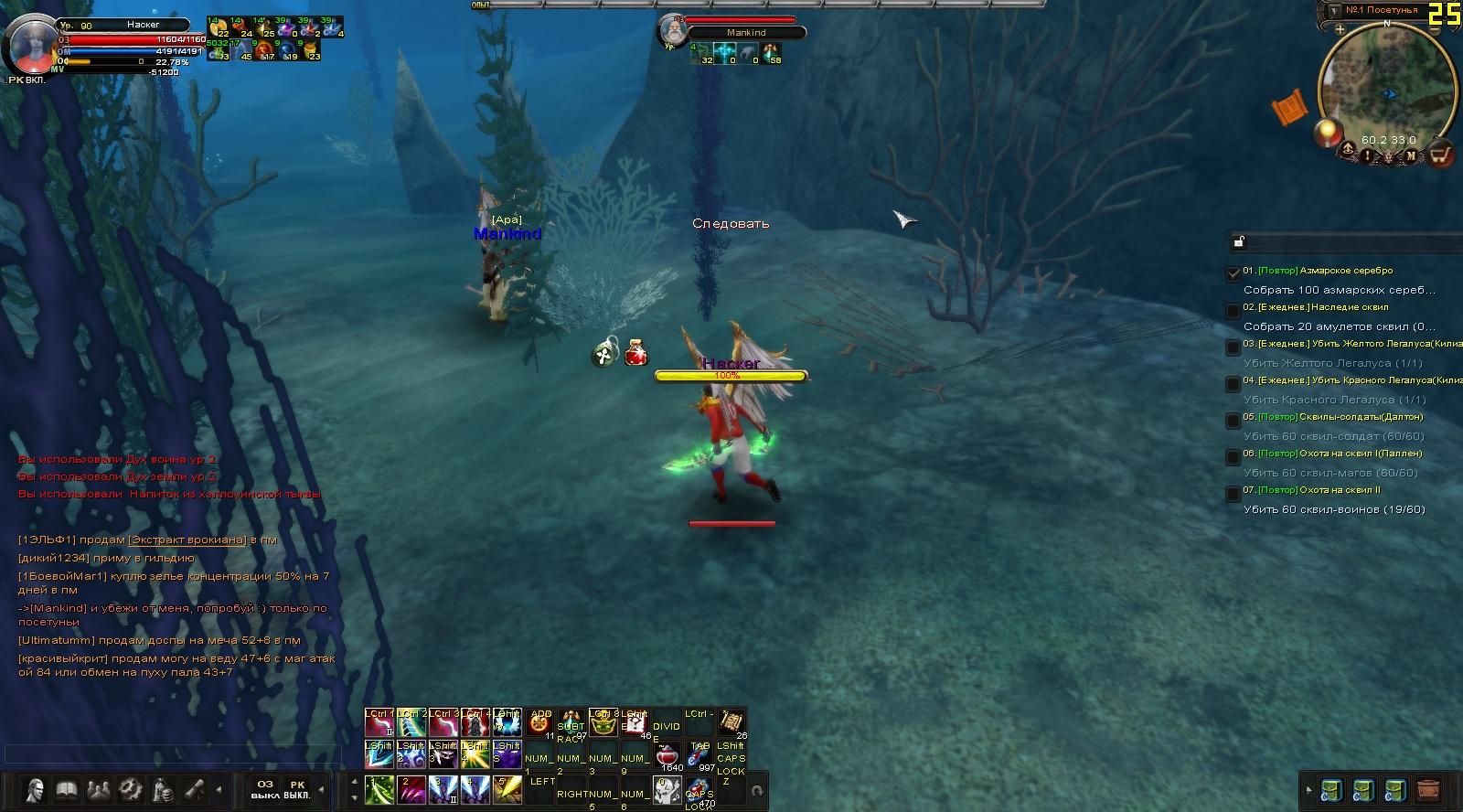Toggle the PK выкл. button
Screen dimensions: 1463x812
pyautogui.click(x=297, y=789)
